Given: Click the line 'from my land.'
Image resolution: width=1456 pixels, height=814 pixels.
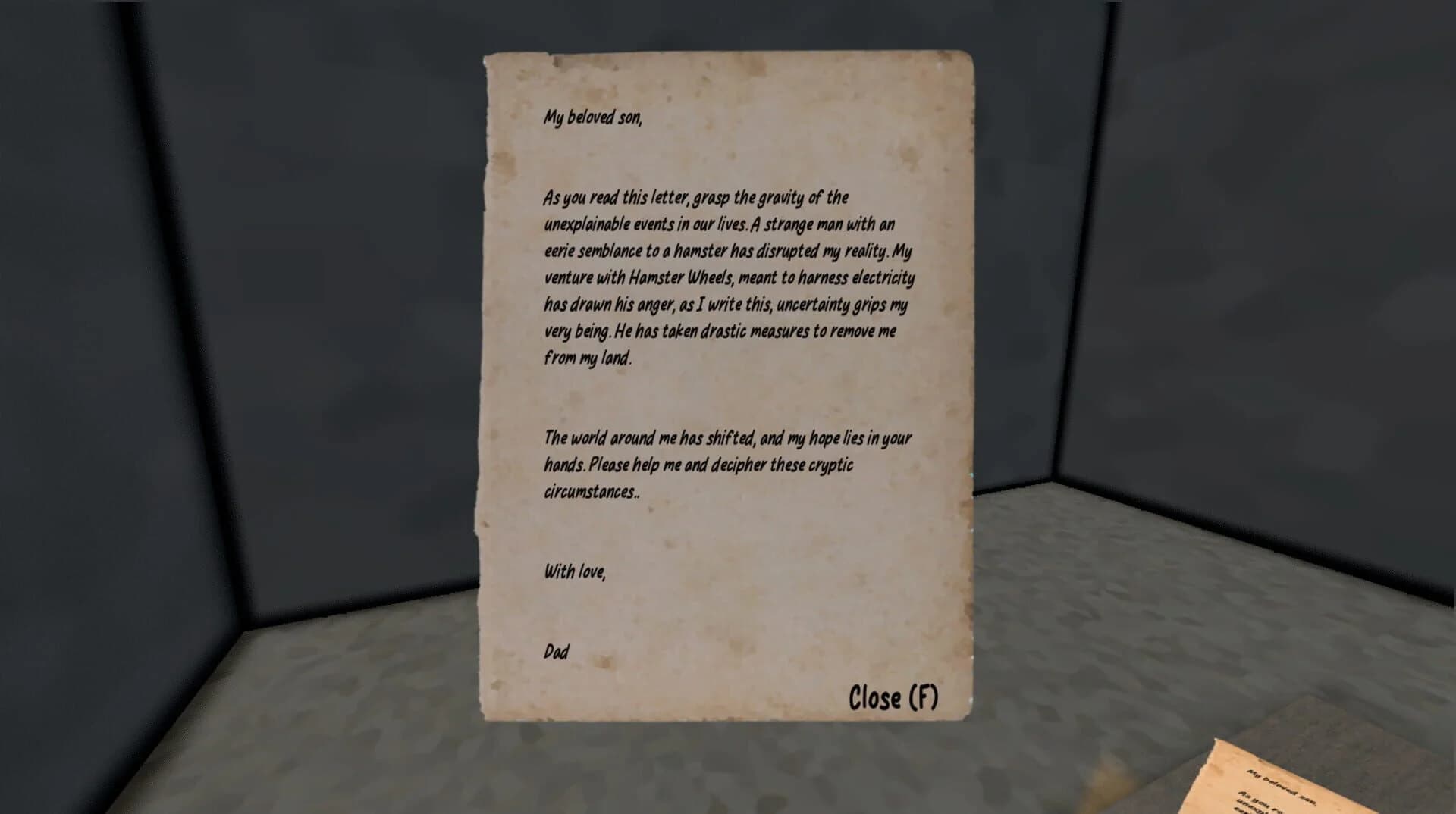Looking at the screenshot, I should coord(587,358).
